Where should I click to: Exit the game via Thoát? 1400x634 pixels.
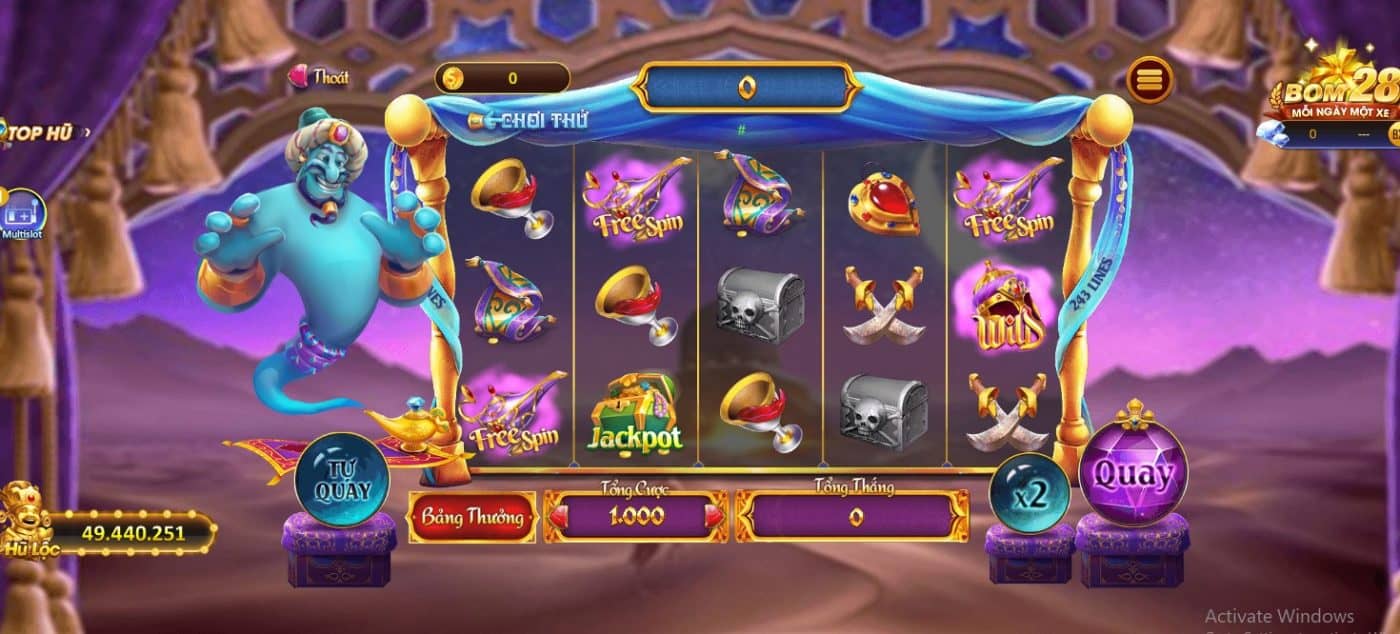point(320,77)
